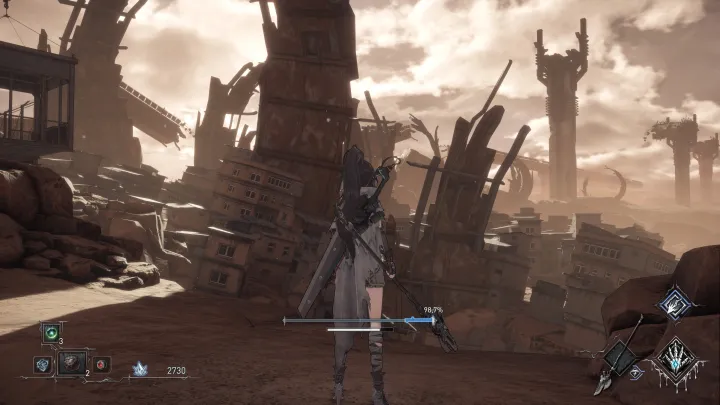Choose the red gem item slot
This screenshot has height=405, width=720.
pos(101,364)
